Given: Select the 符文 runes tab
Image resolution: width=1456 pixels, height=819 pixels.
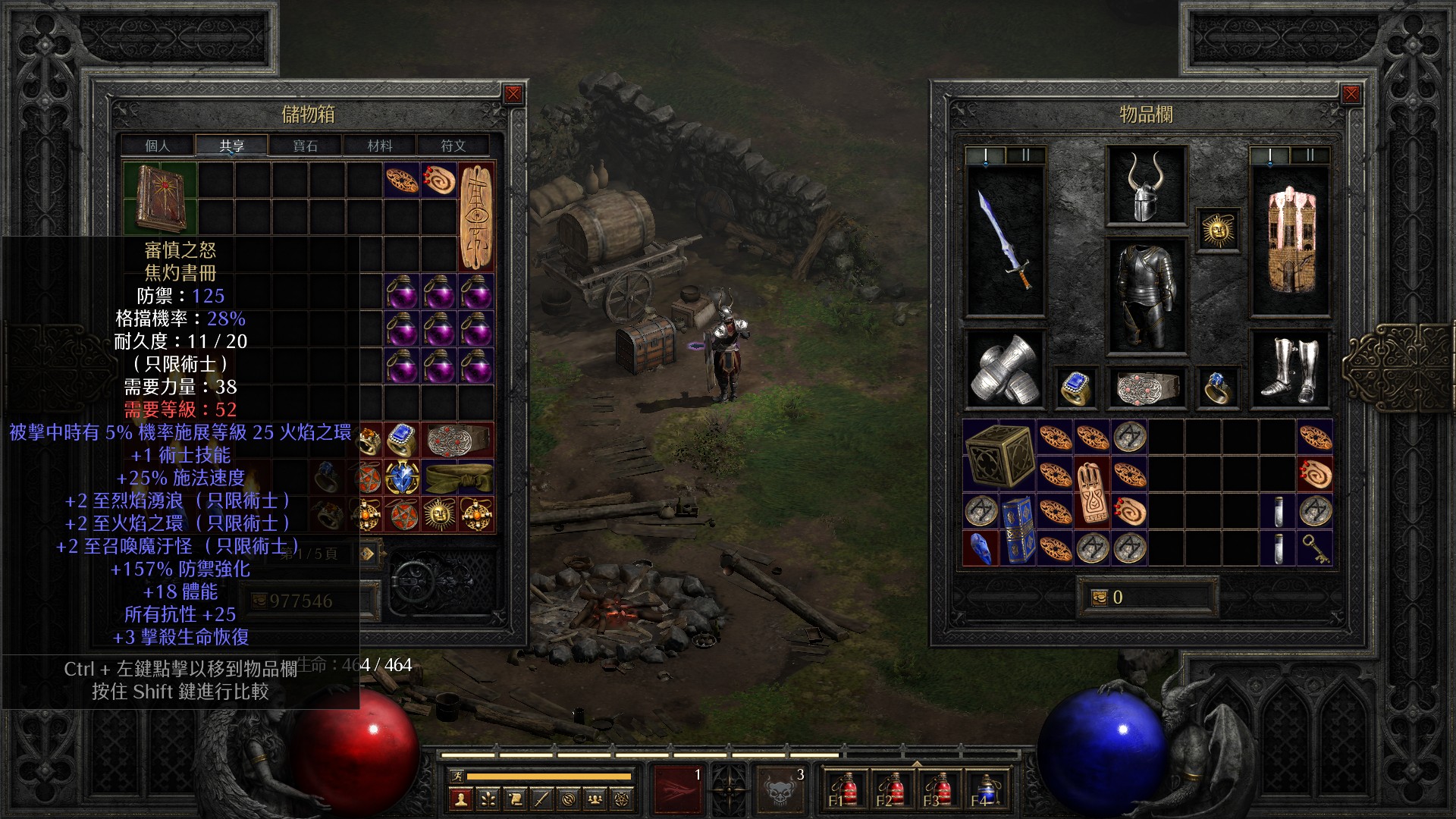Looking at the screenshot, I should 453,146.
